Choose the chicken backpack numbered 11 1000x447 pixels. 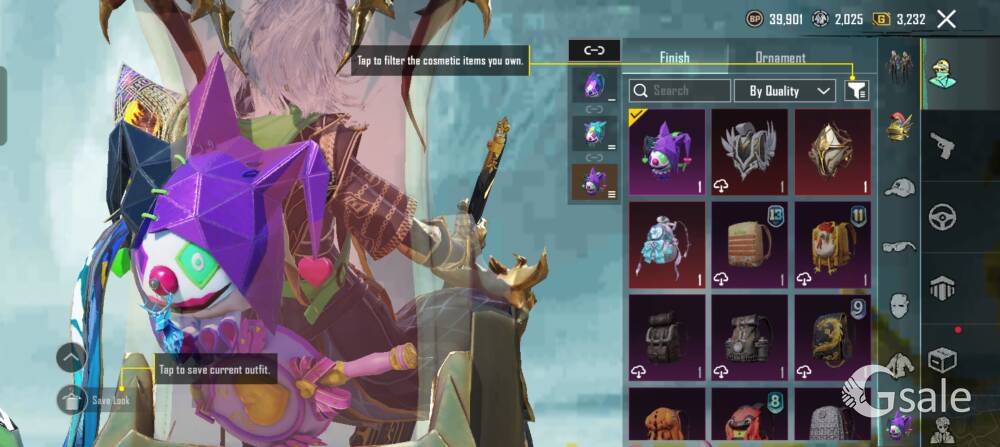[x=832, y=244]
